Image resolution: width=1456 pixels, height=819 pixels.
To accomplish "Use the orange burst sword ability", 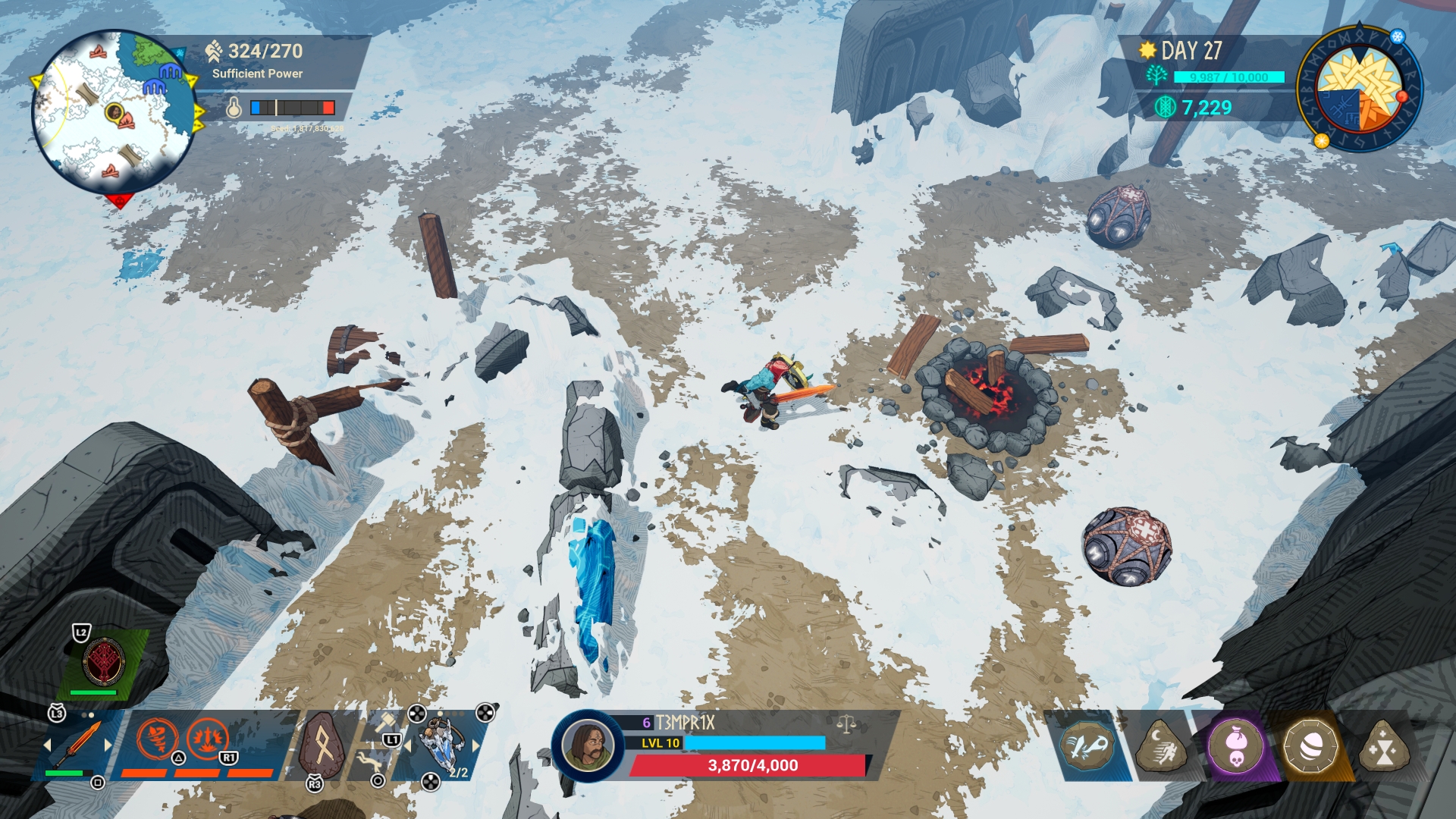I will click(x=207, y=738).
